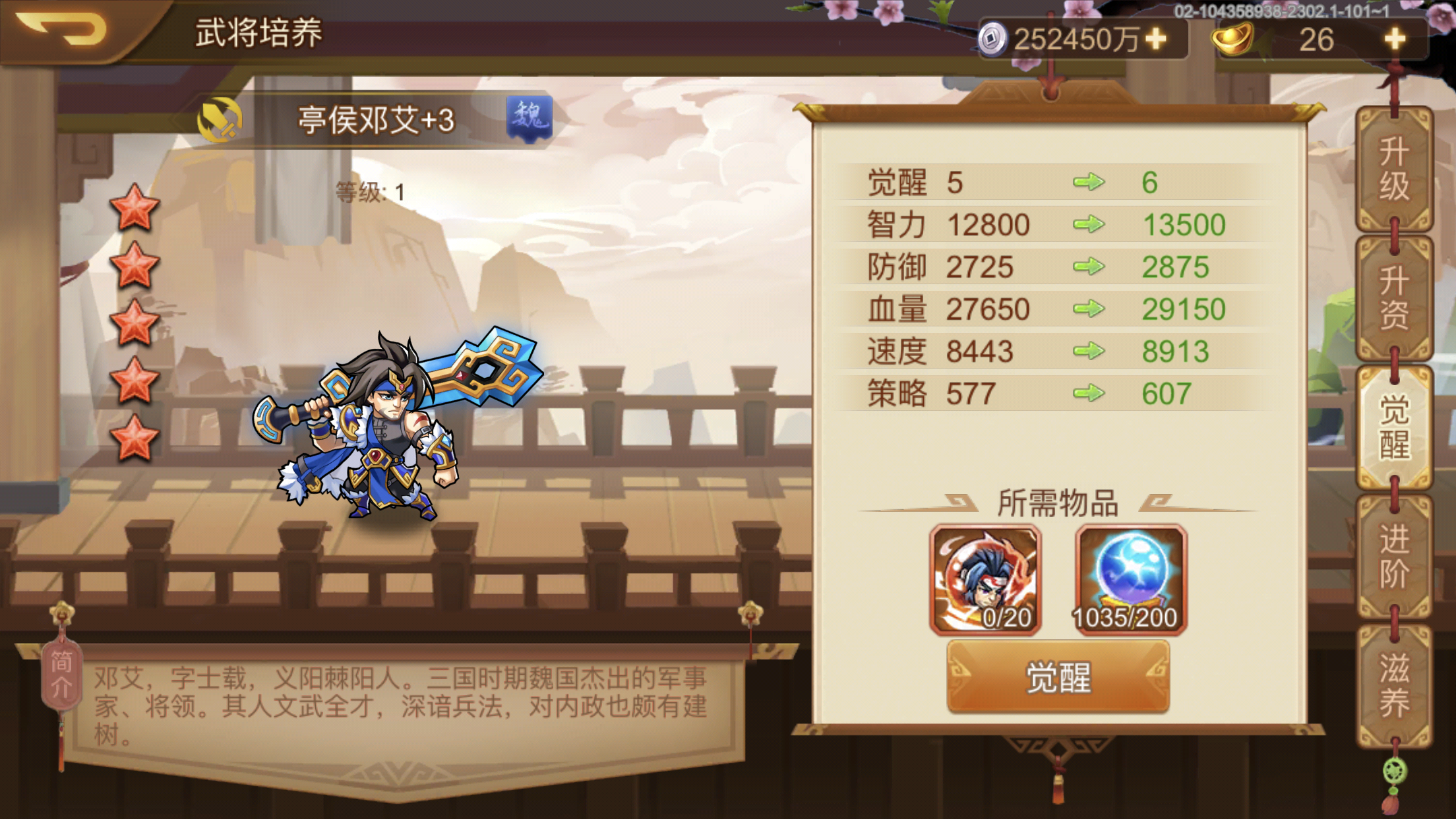
Task: Click the weapon badge icon beside 亭侯邓艾+3
Action: pos(220,121)
